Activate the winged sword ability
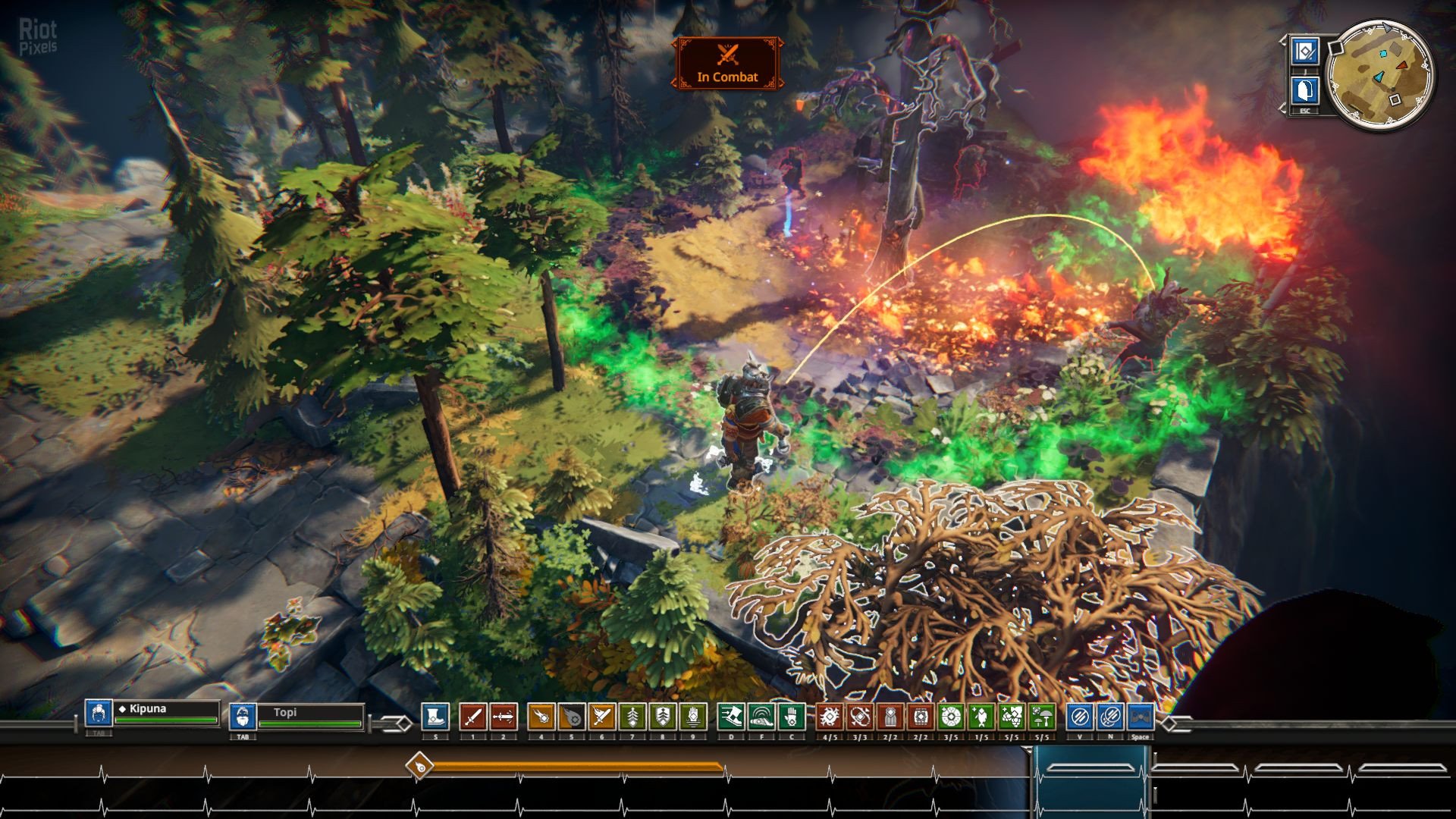The width and height of the screenshot is (1456, 819). pyautogui.click(x=601, y=717)
